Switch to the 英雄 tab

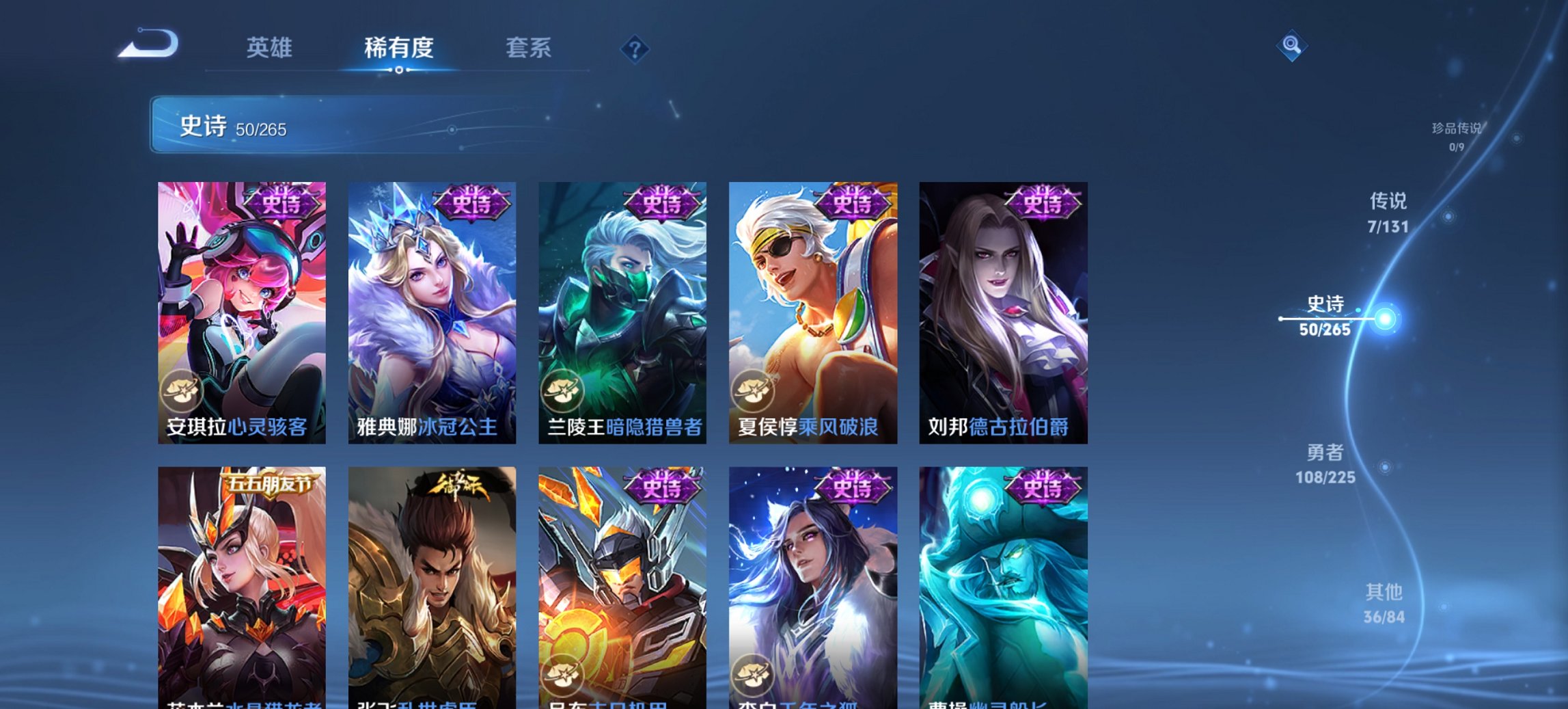click(x=271, y=48)
